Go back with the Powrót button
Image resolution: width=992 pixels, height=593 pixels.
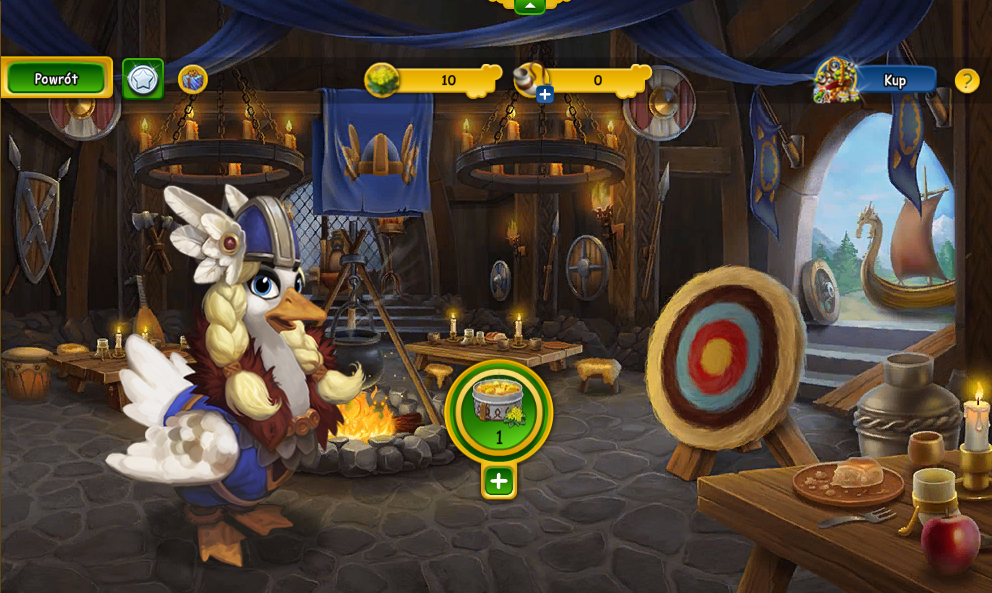tap(56, 78)
